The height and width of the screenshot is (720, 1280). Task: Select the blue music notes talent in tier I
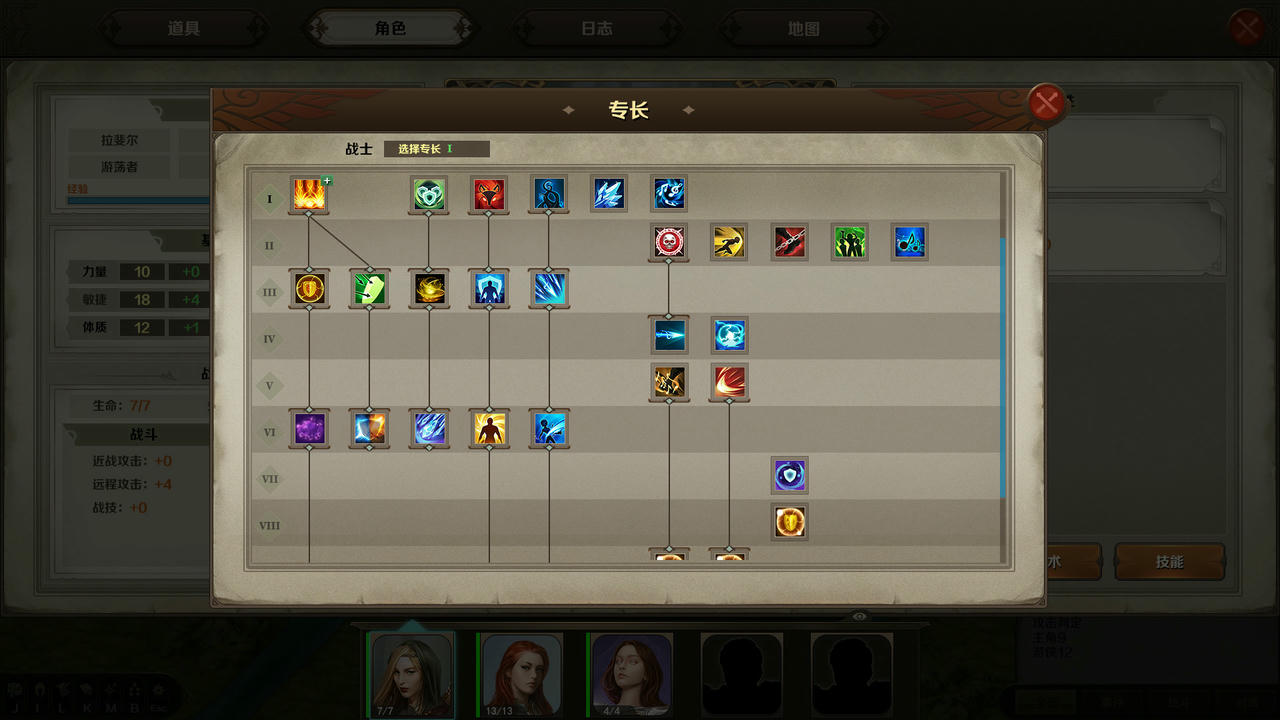[669, 194]
